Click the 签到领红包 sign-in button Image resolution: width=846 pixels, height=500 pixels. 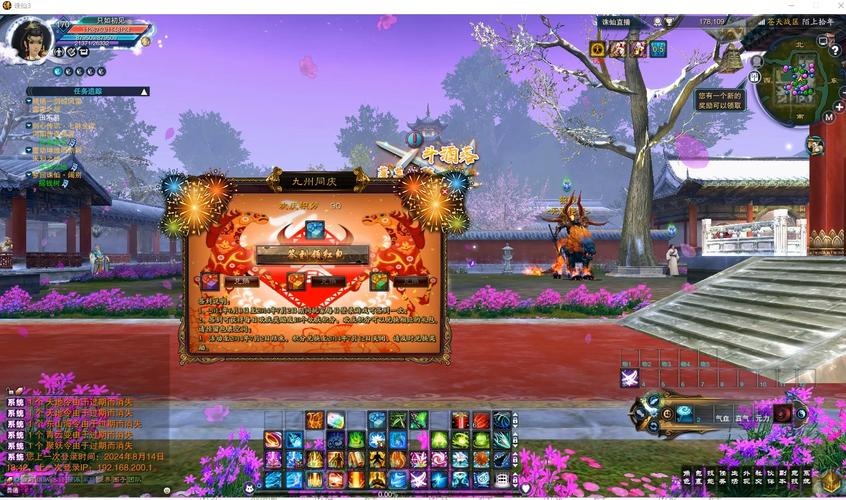[312, 255]
